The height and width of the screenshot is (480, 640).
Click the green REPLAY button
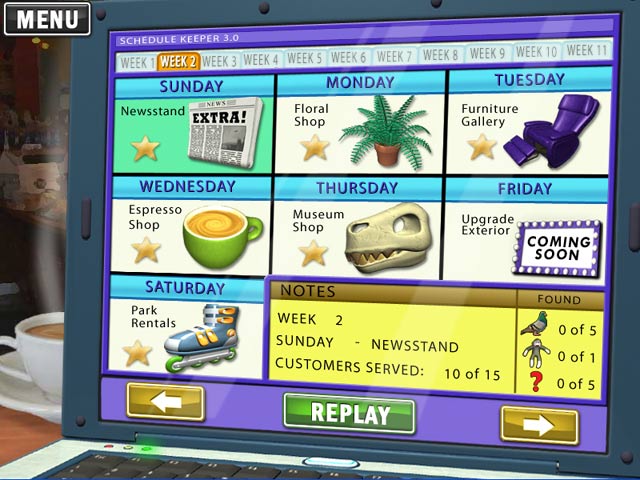(x=349, y=412)
